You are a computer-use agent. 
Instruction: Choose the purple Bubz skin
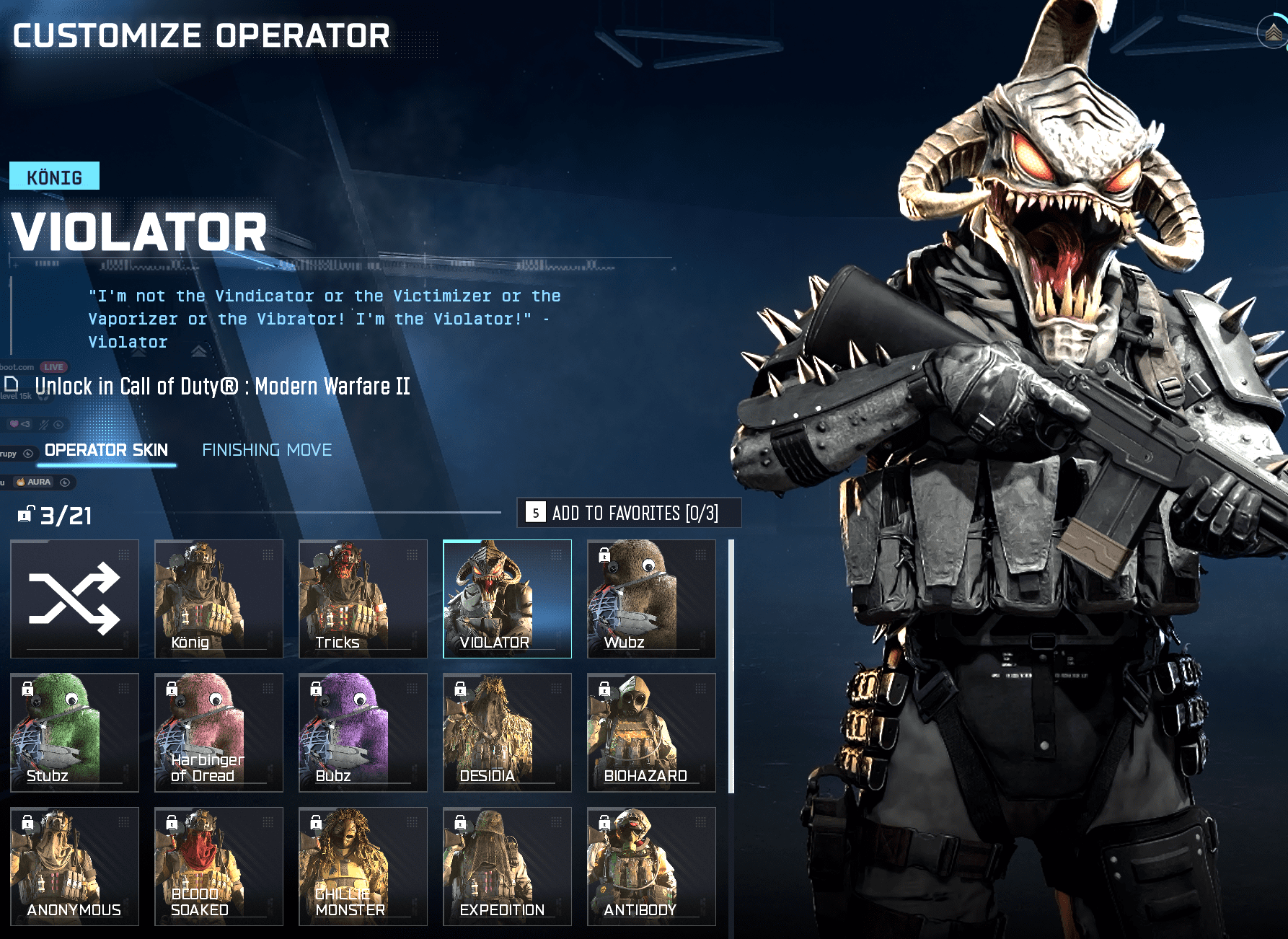click(x=363, y=732)
